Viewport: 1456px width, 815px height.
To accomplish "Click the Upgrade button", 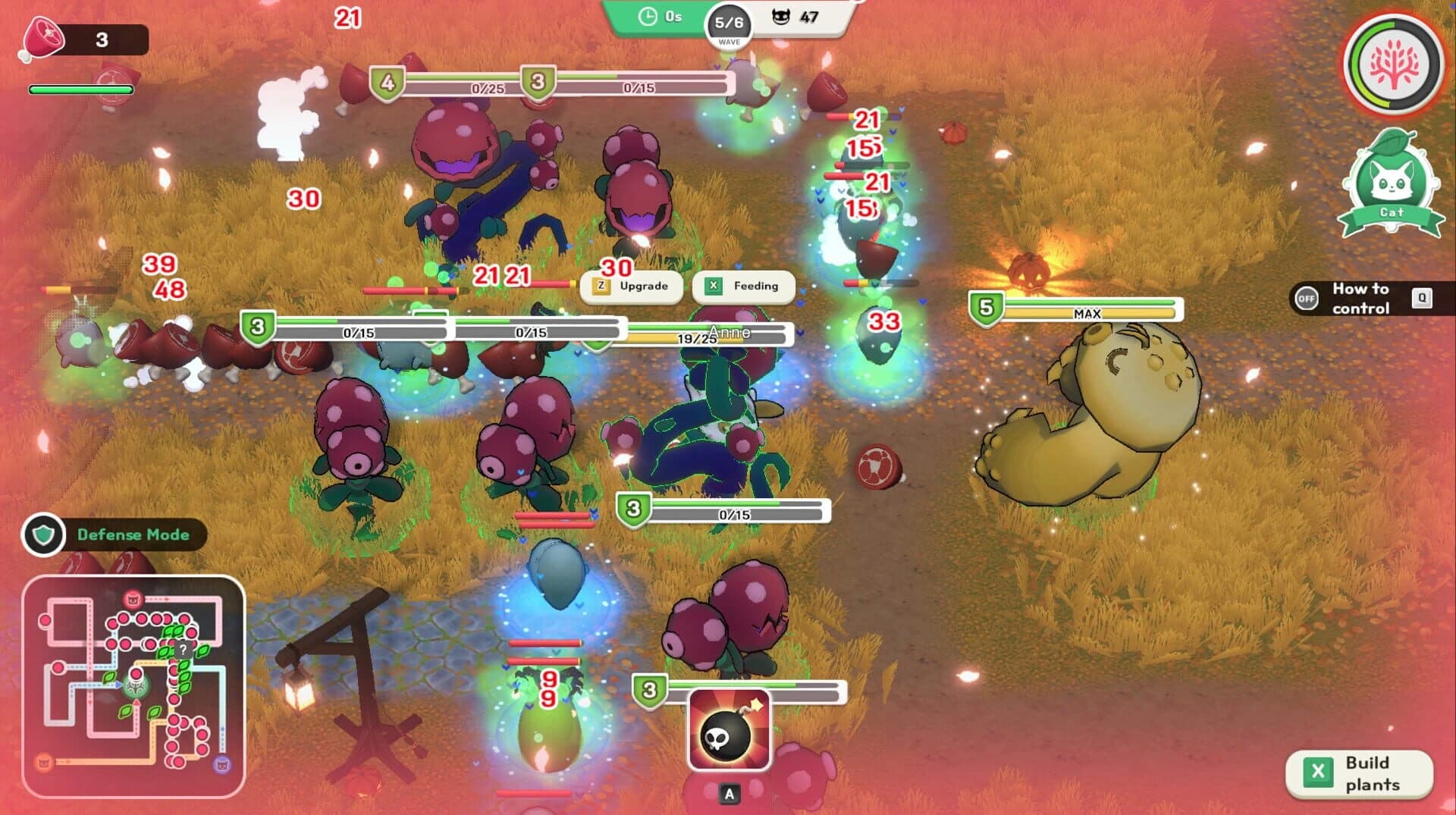I will pyautogui.click(x=632, y=286).
